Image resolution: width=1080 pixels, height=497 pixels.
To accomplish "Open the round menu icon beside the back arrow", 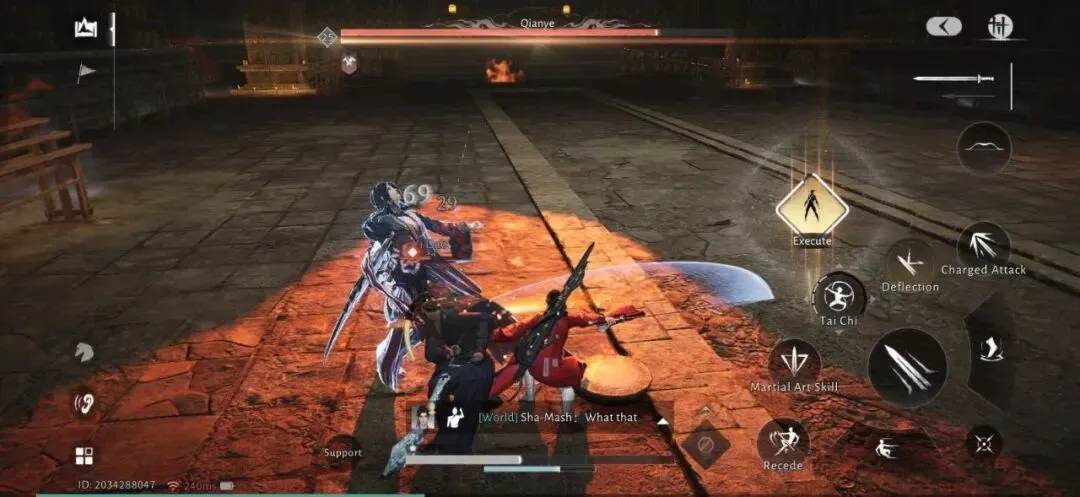I will (1000, 27).
